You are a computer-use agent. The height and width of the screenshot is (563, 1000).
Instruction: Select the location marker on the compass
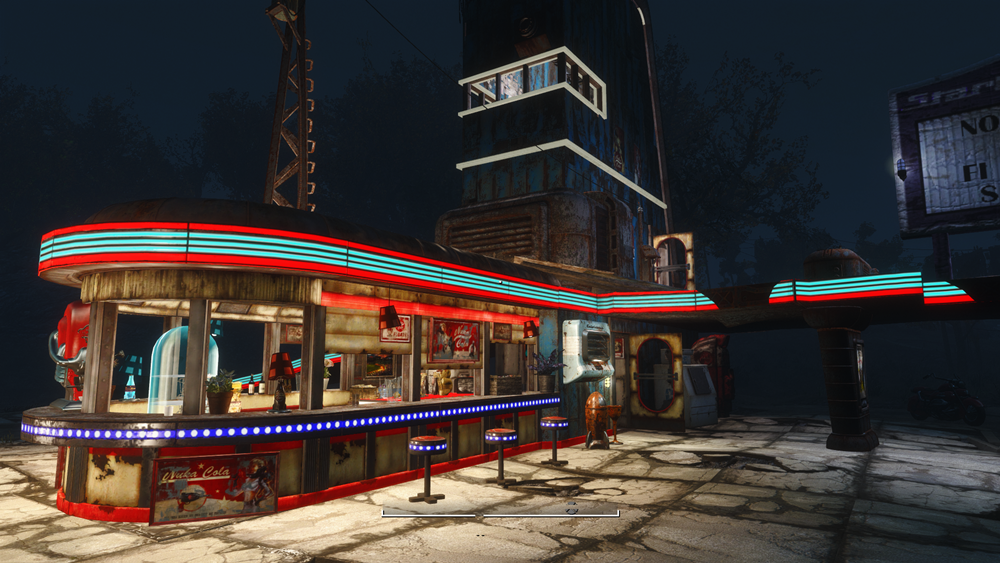coord(572,508)
